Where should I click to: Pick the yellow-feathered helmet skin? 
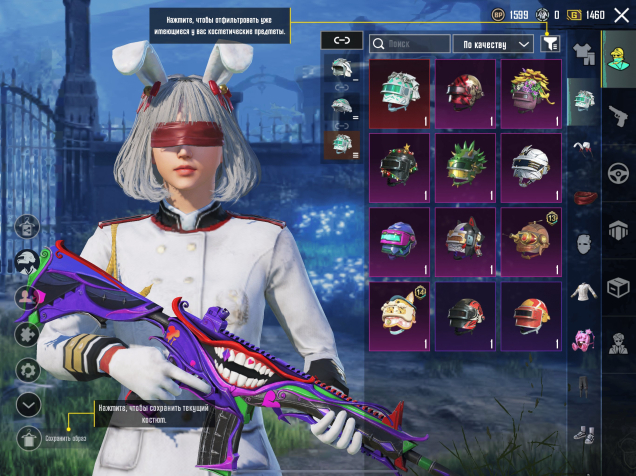pyautogui.click(x=531, y=93)
